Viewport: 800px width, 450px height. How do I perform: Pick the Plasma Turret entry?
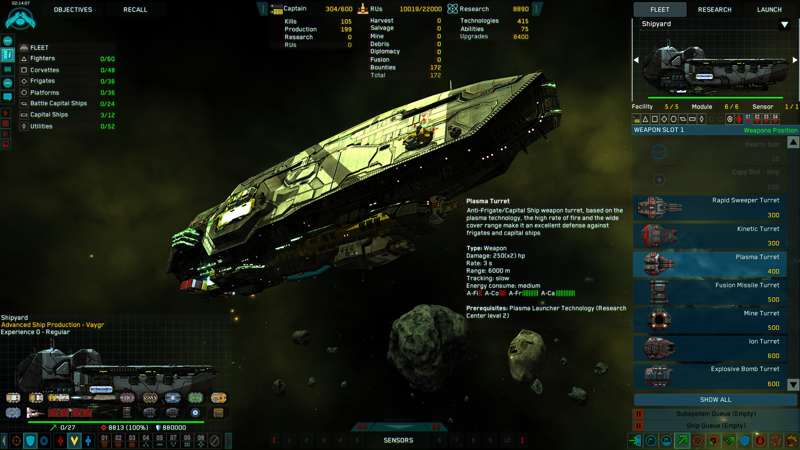pyautogui.click(x=715, y=263)
